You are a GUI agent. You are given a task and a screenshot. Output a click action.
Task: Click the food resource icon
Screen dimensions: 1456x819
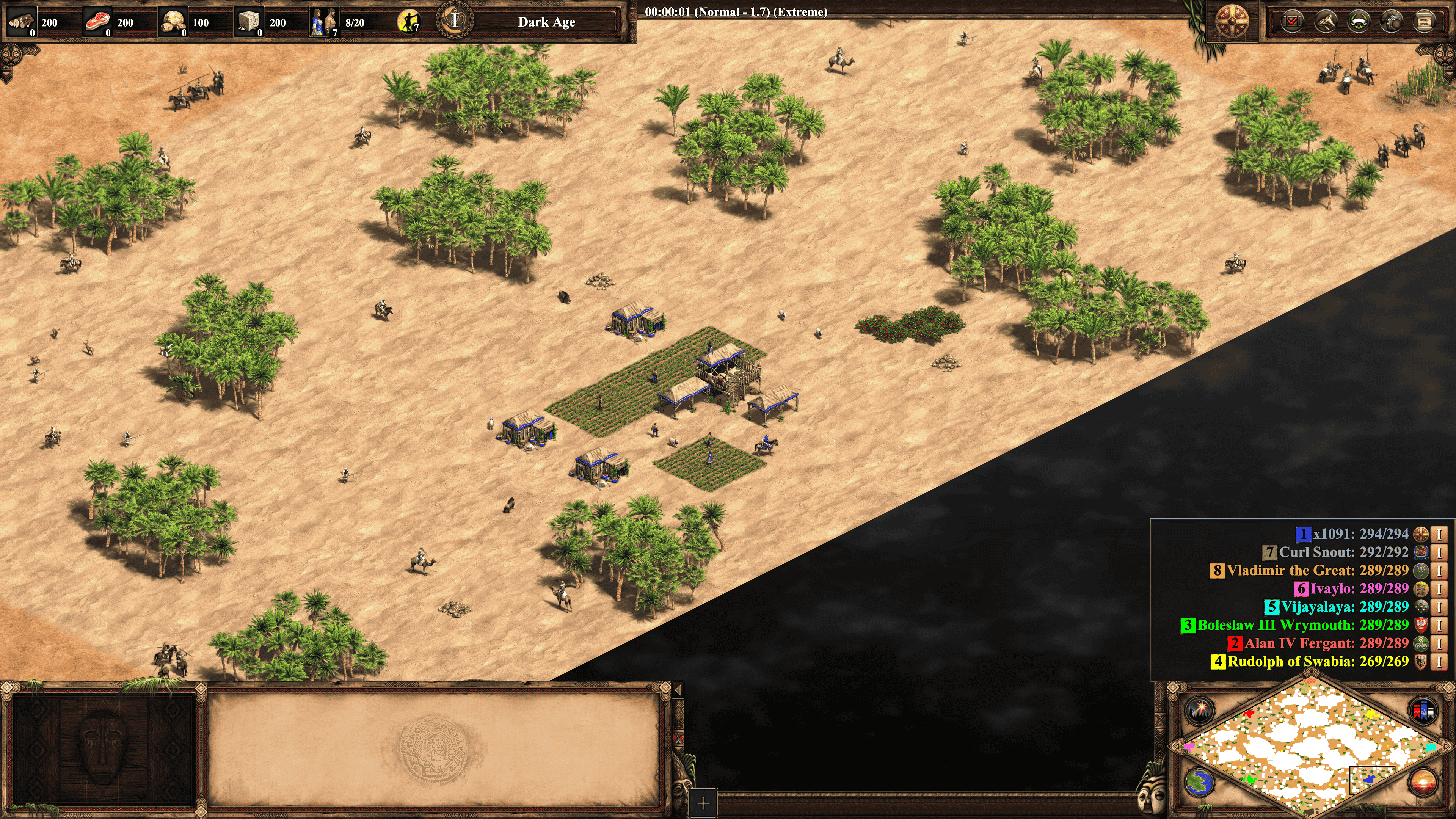97,22
